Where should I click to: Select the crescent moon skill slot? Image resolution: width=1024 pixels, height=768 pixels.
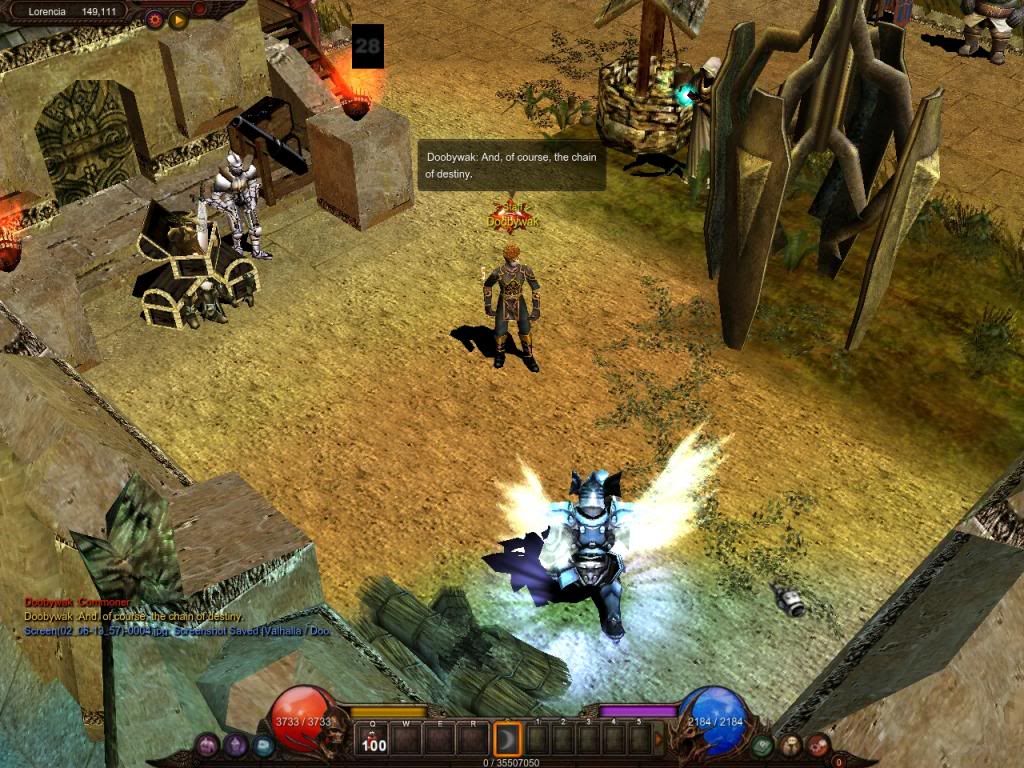tap(508, 740)
